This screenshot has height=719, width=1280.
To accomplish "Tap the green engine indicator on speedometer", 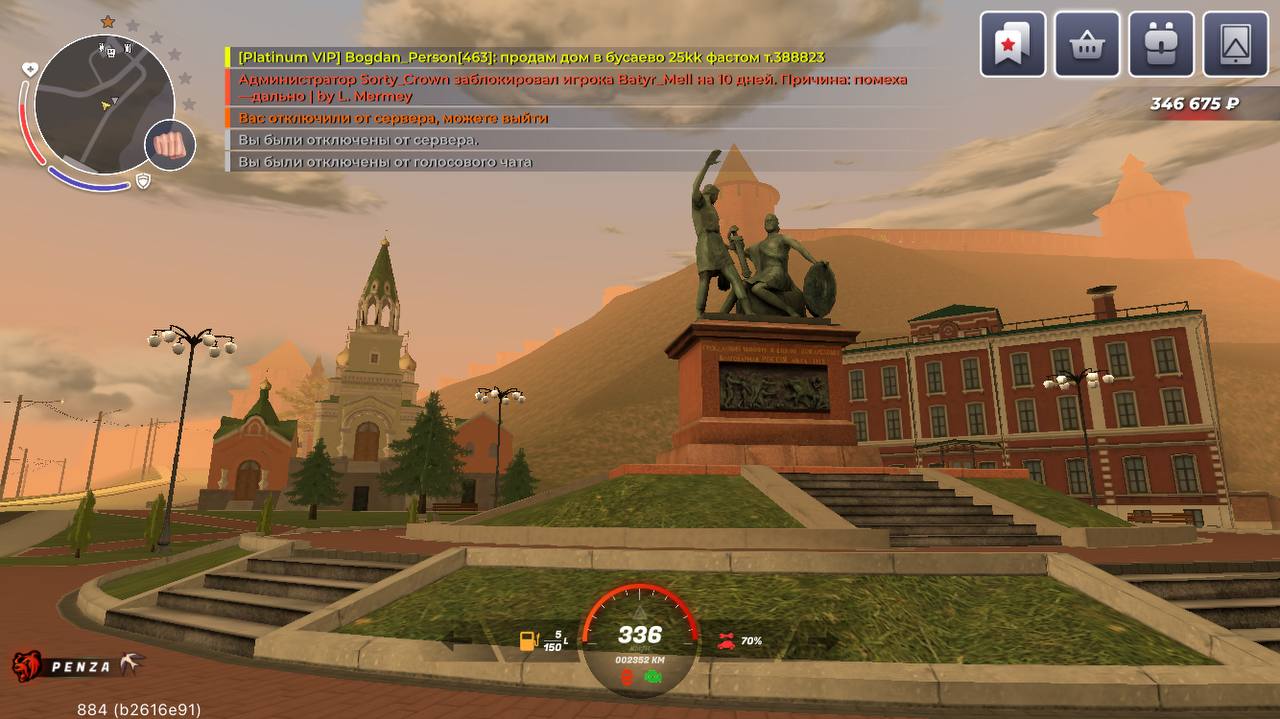I will pyautogui.click(x=653, y=677).
